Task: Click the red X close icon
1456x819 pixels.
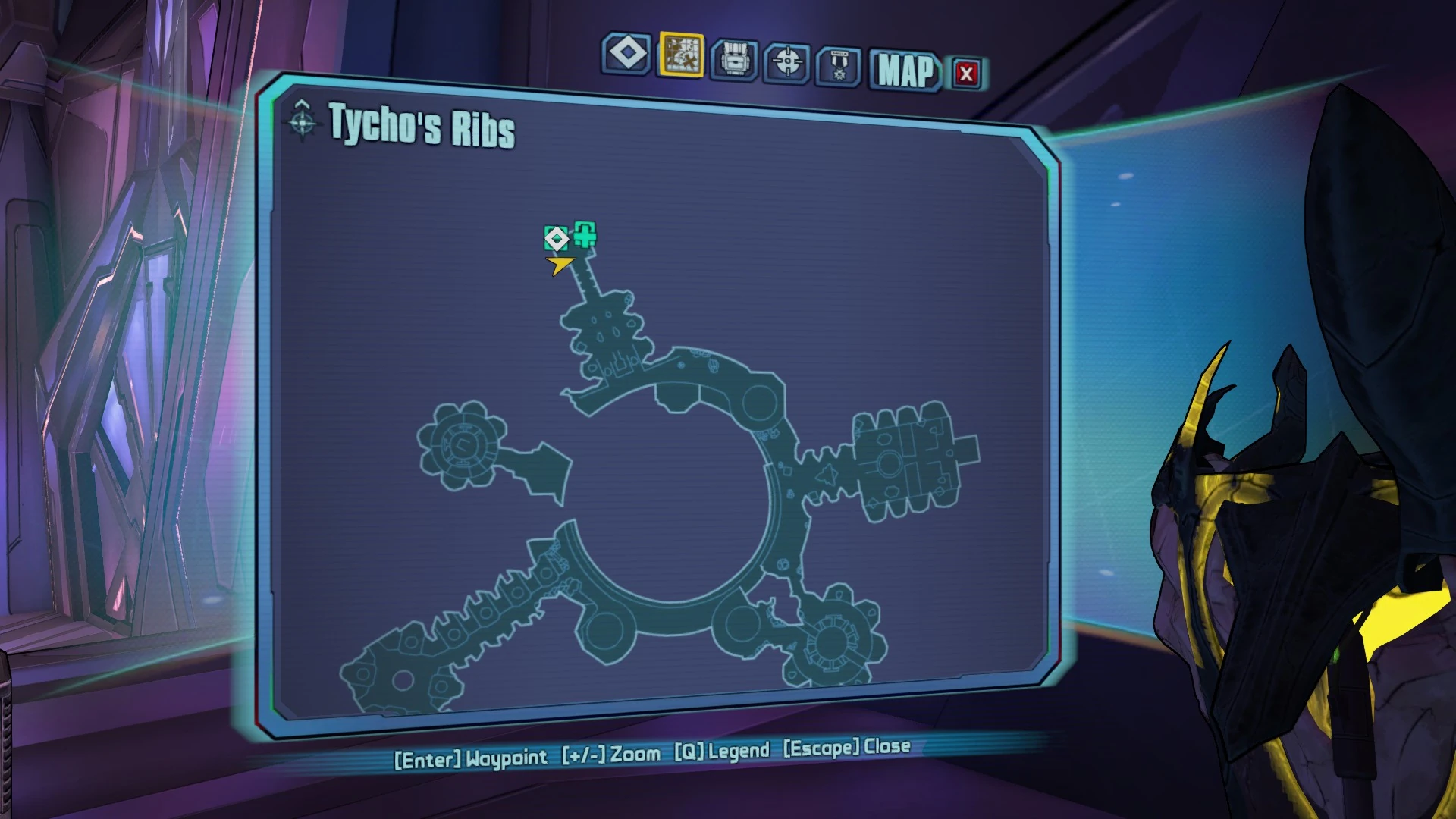Action: tap(965, 73)
